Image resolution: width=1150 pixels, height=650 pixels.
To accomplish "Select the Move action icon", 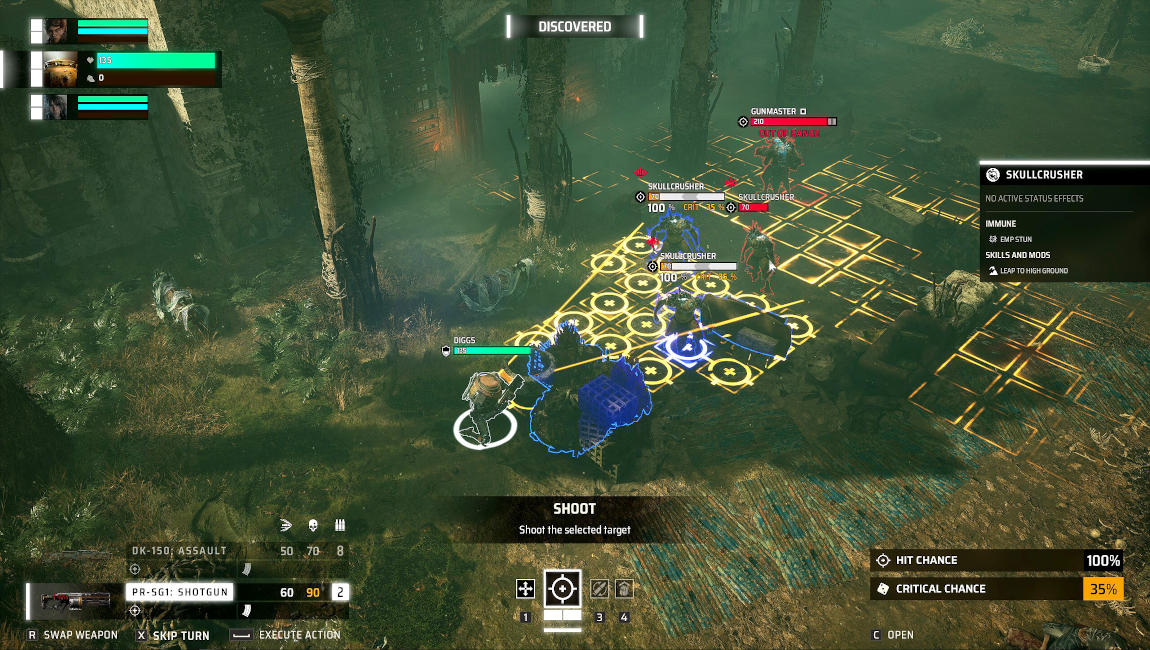I will tap(525, 589).
